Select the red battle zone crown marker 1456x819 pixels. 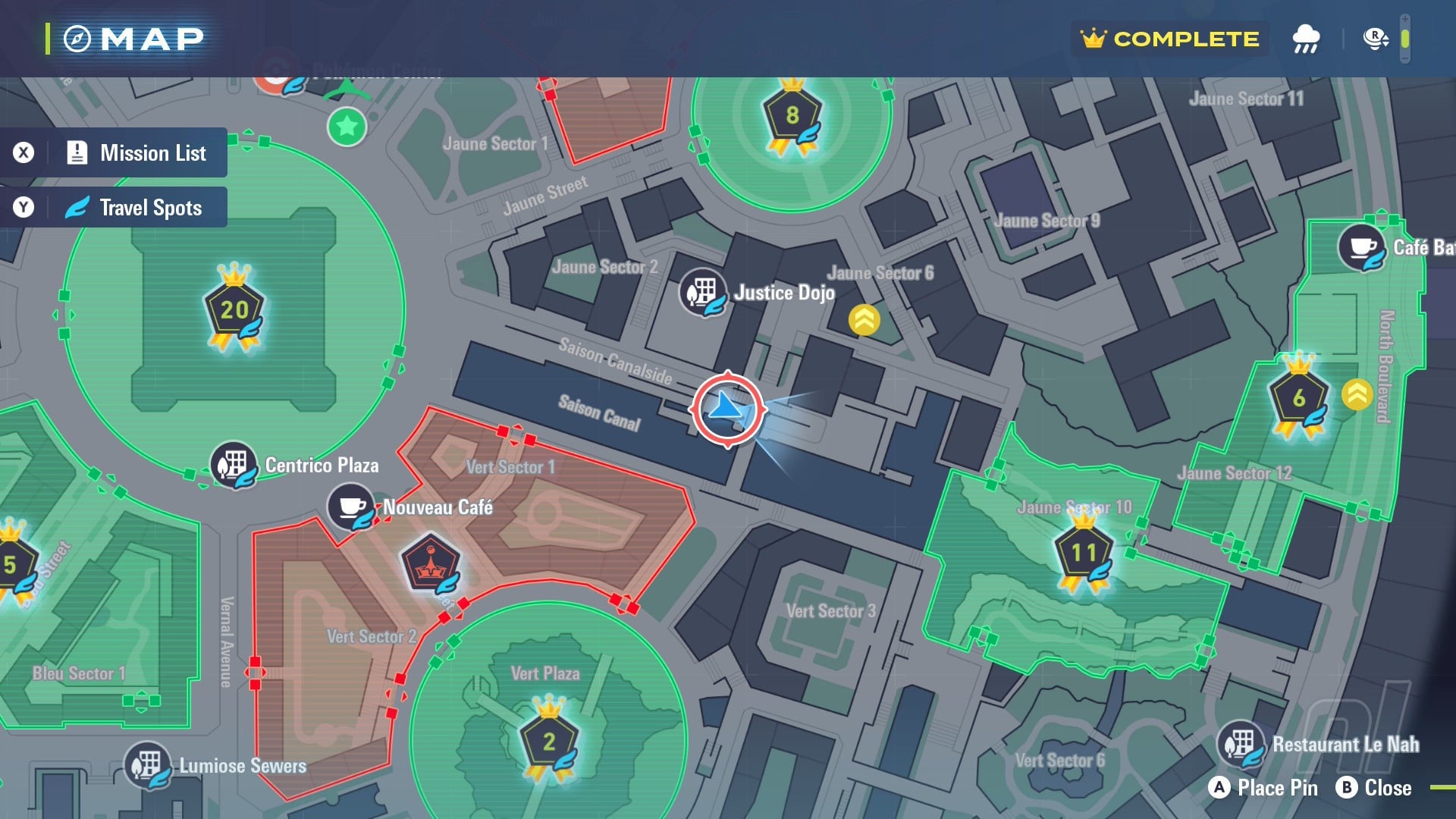[x=430, y=564]
